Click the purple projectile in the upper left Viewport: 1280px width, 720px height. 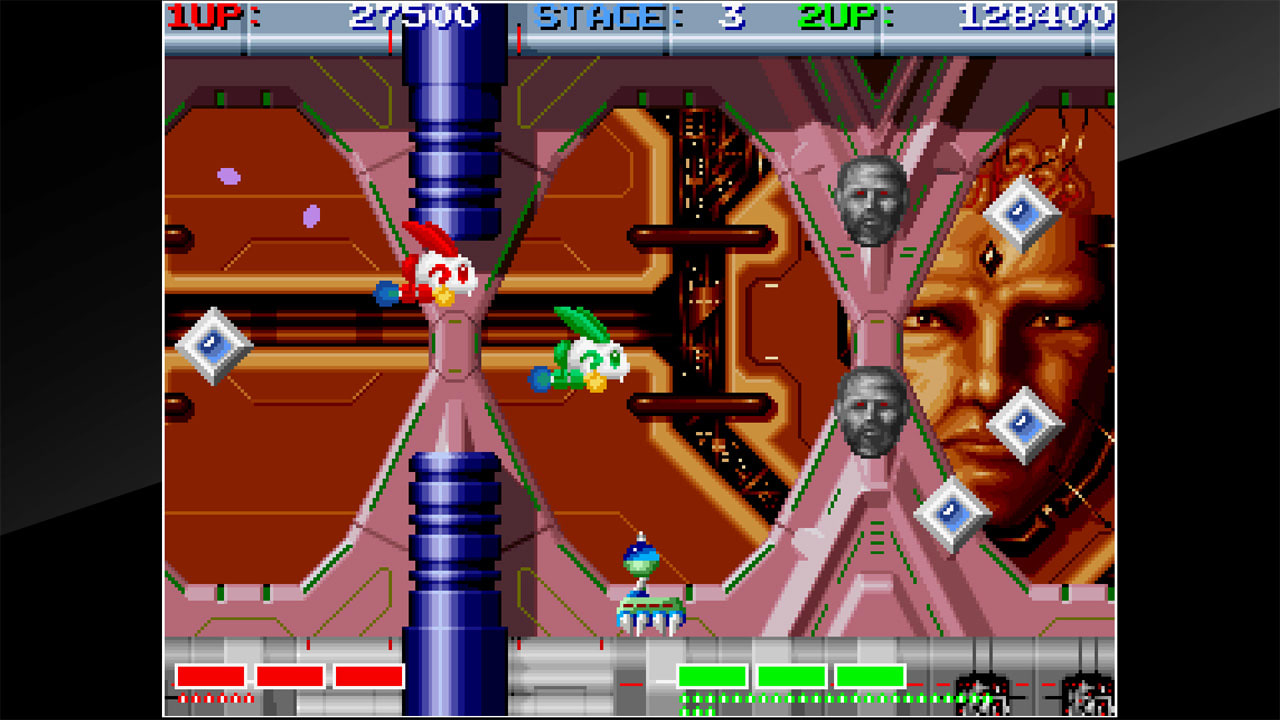pyautogui.click(x=228, y=178)
